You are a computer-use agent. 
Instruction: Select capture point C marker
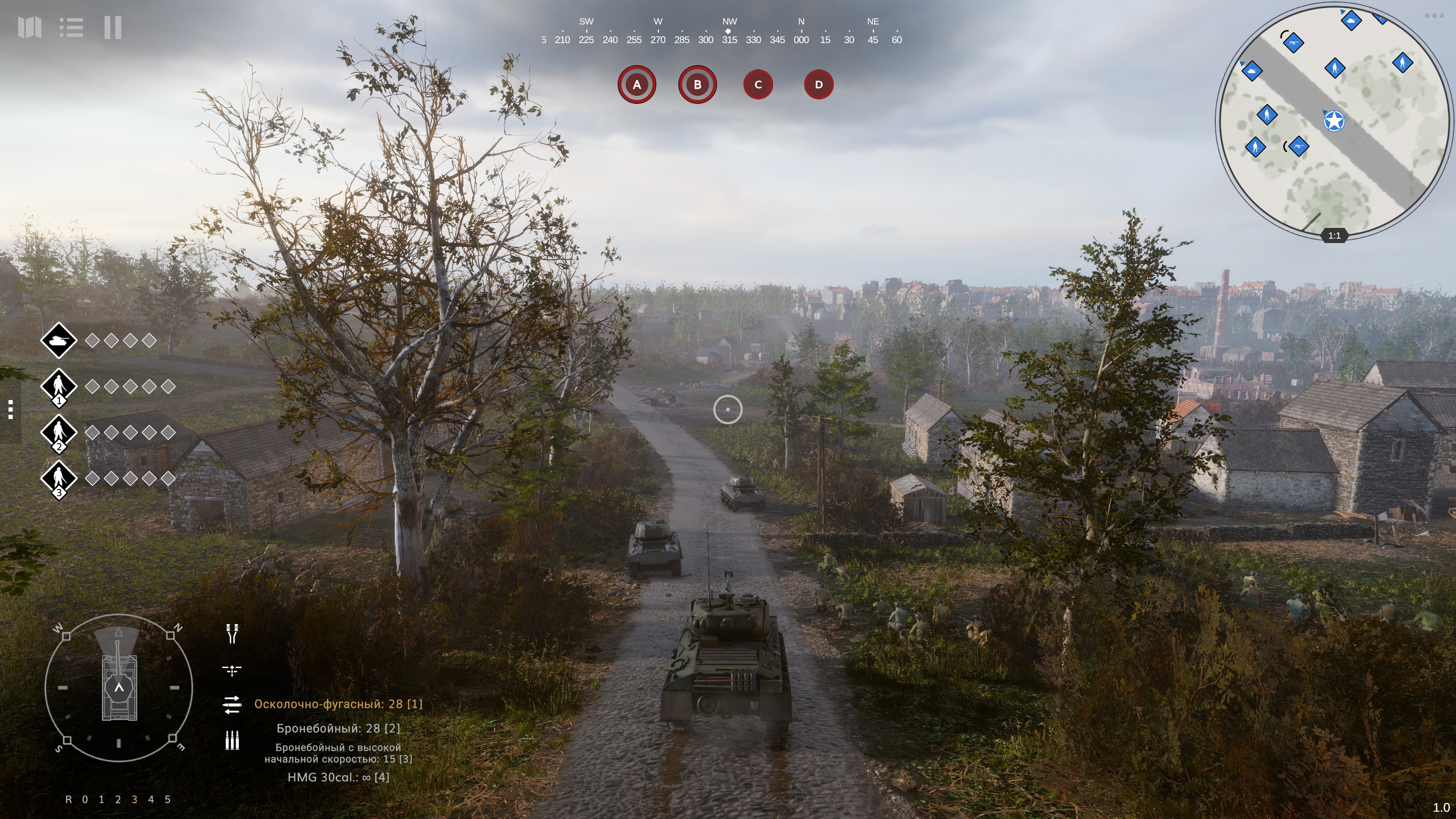point(758,85)
